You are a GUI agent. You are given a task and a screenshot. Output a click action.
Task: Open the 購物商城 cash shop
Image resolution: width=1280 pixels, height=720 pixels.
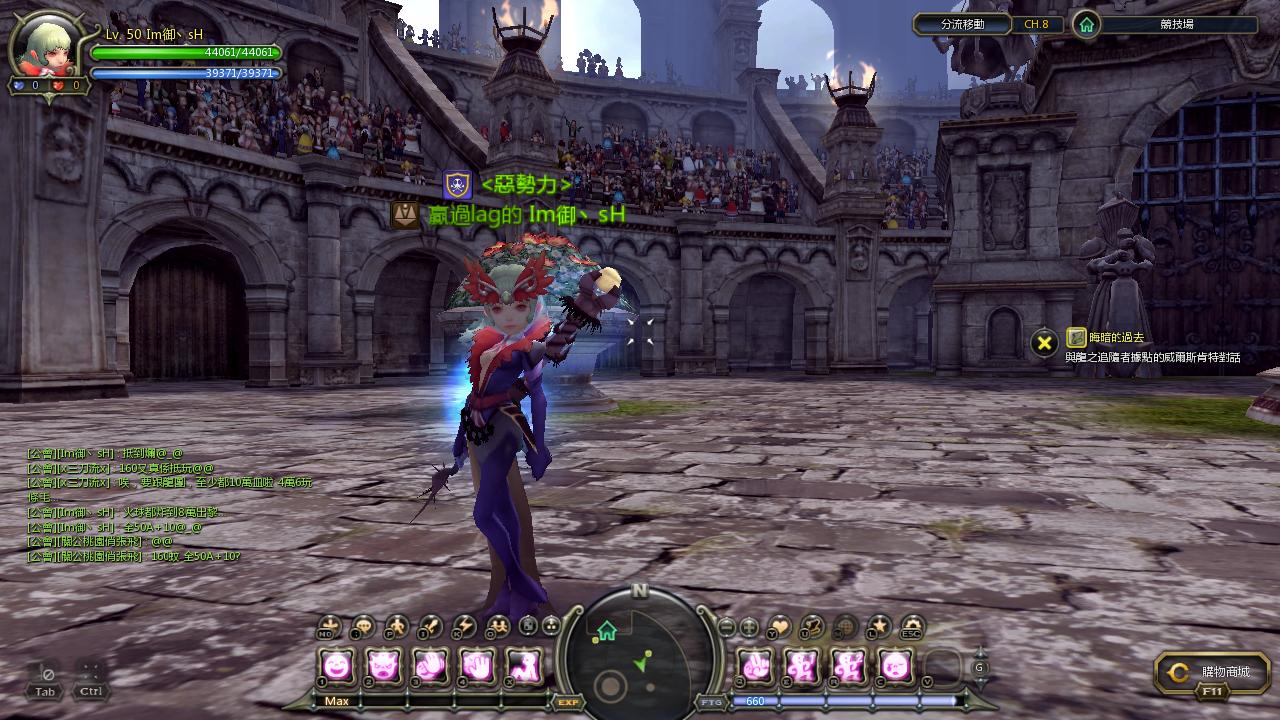[x=1212, y=673]
